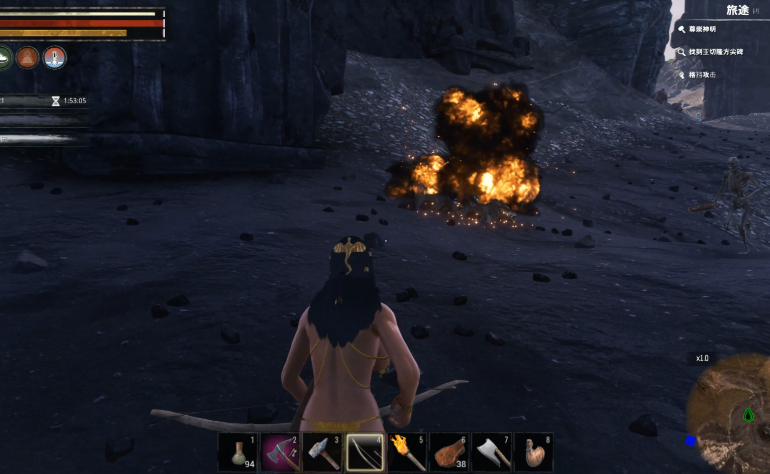Click the temperature thermometer status icon
The height and width of the screenshot is (474, 770).
[54, 57]
